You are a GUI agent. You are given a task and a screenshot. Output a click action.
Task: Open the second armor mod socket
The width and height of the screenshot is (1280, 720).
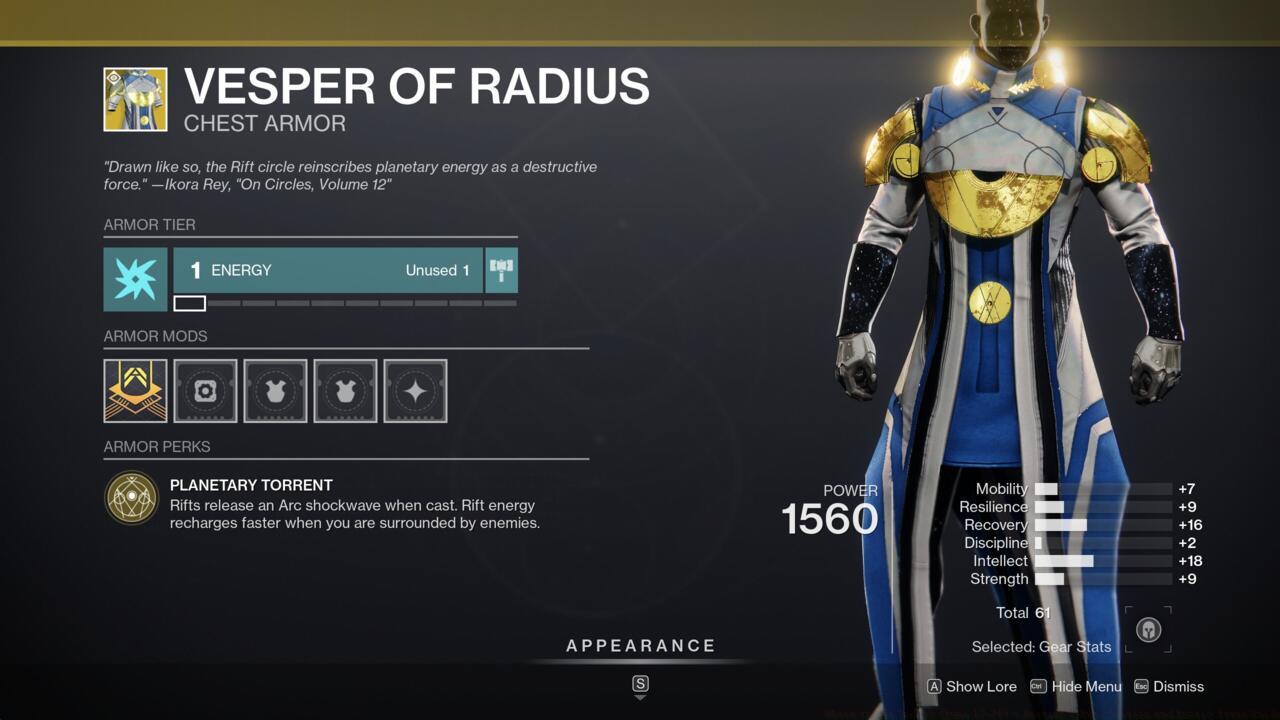204,390
